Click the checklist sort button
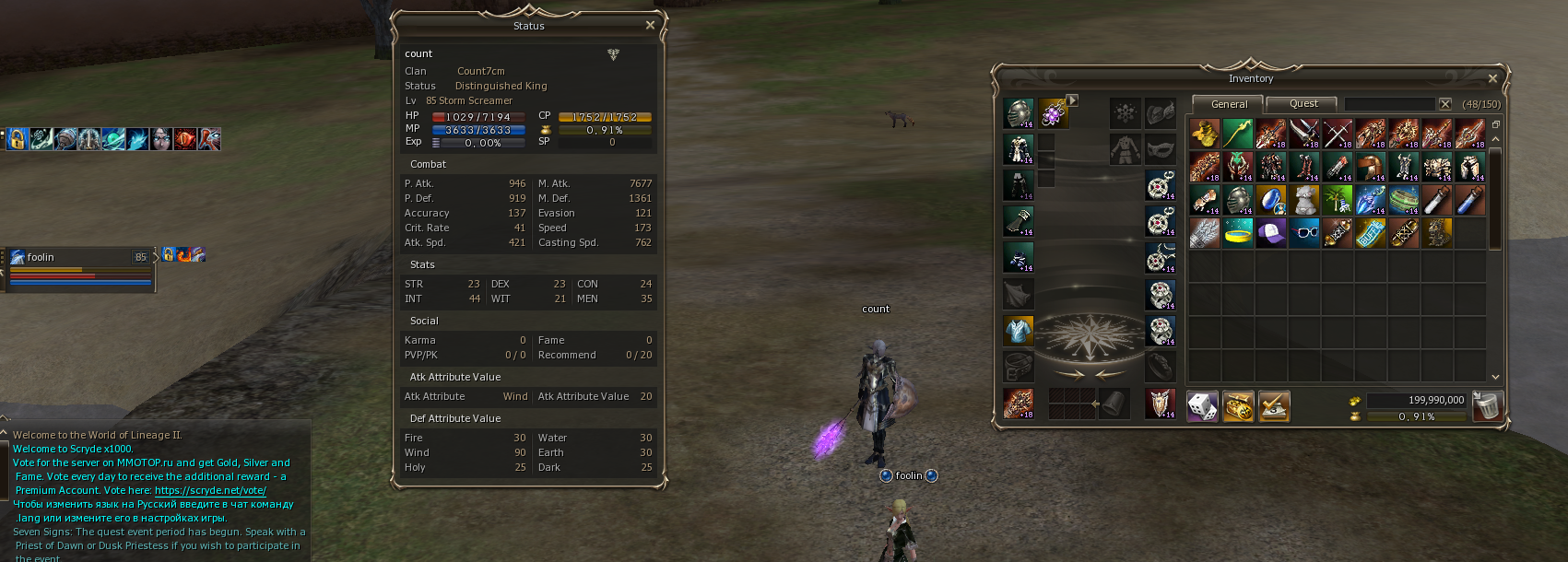Viewport: 1568px width, 562px height. pyautogui.click(x=1273, y=406)
